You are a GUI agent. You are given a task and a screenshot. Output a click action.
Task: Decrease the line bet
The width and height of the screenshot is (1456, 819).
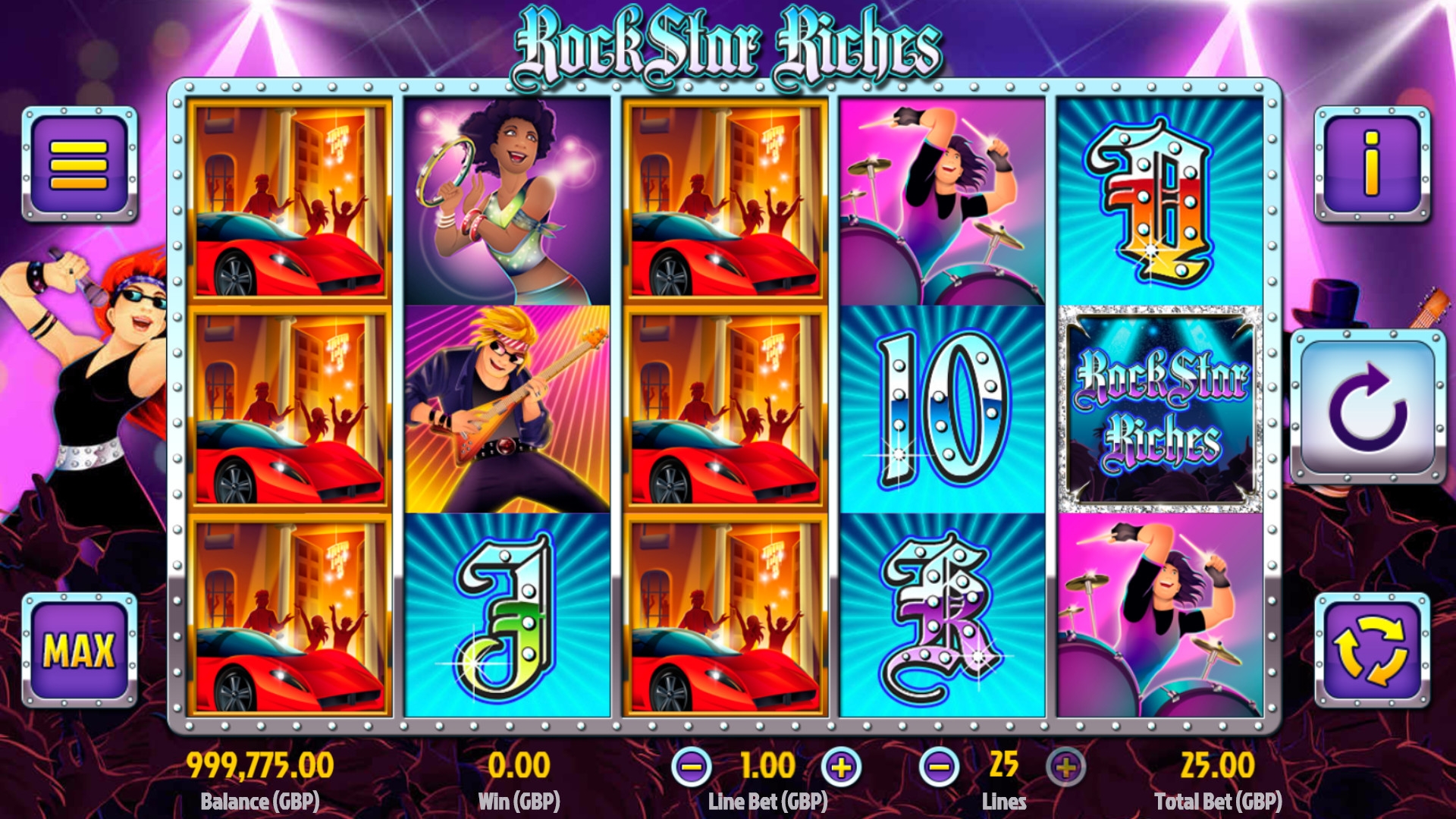[x=691, y=767]
